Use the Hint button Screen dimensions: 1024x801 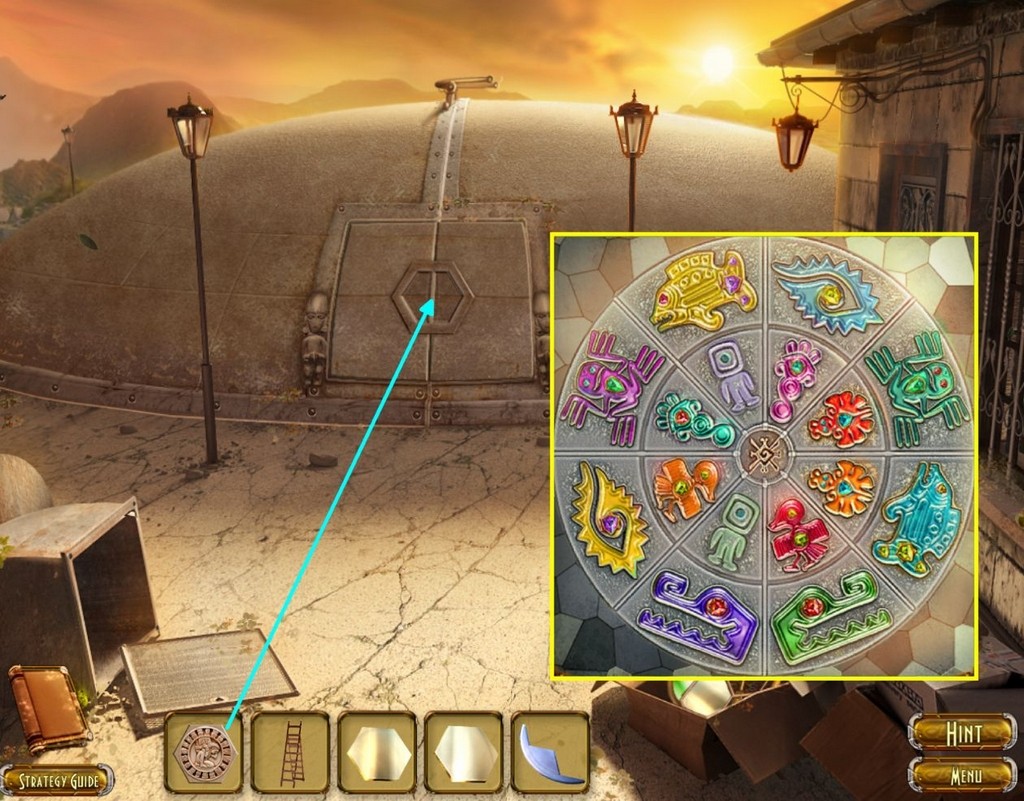pos(962,732)
